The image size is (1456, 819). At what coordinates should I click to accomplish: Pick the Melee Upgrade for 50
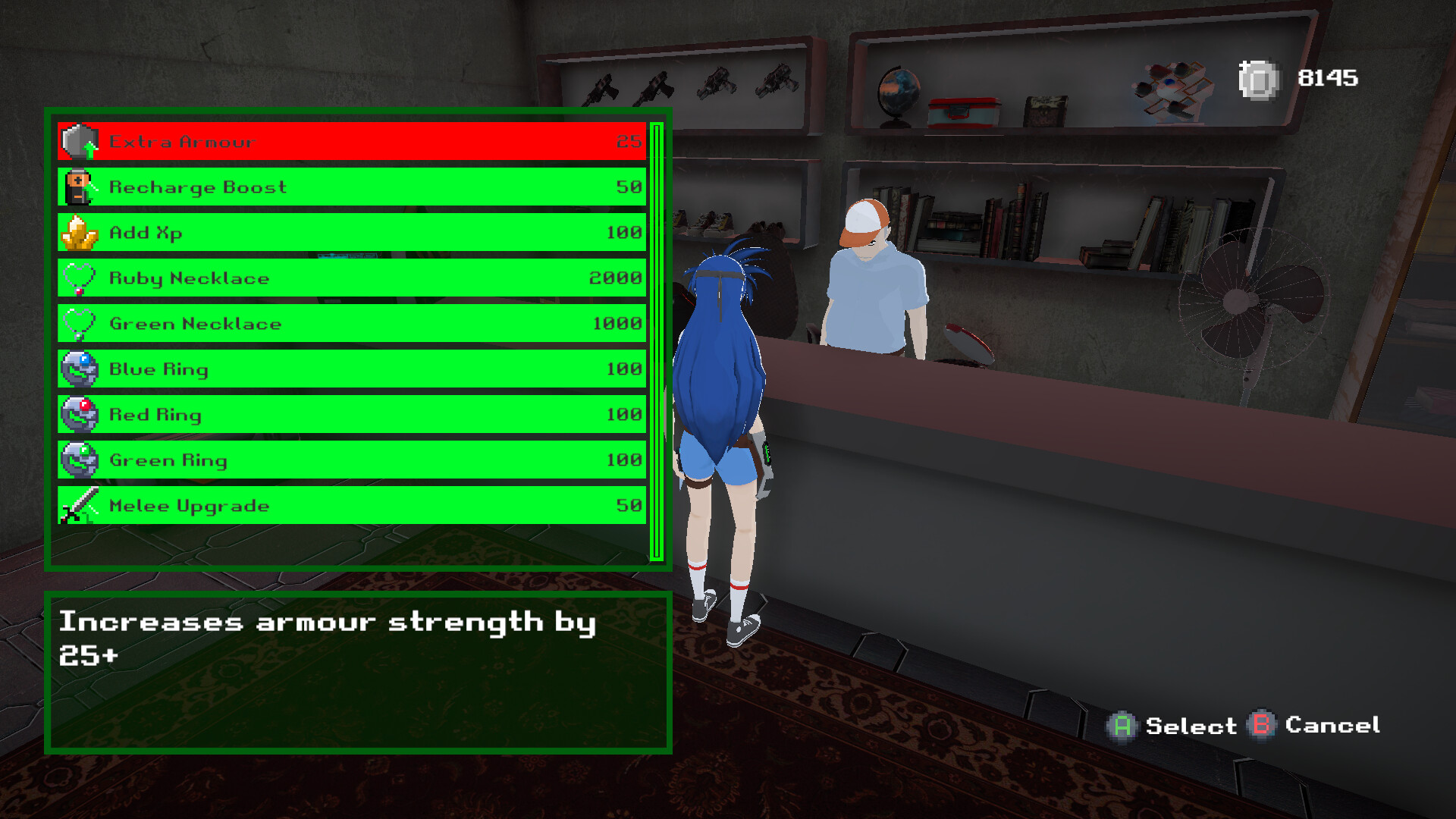point(349,506)
